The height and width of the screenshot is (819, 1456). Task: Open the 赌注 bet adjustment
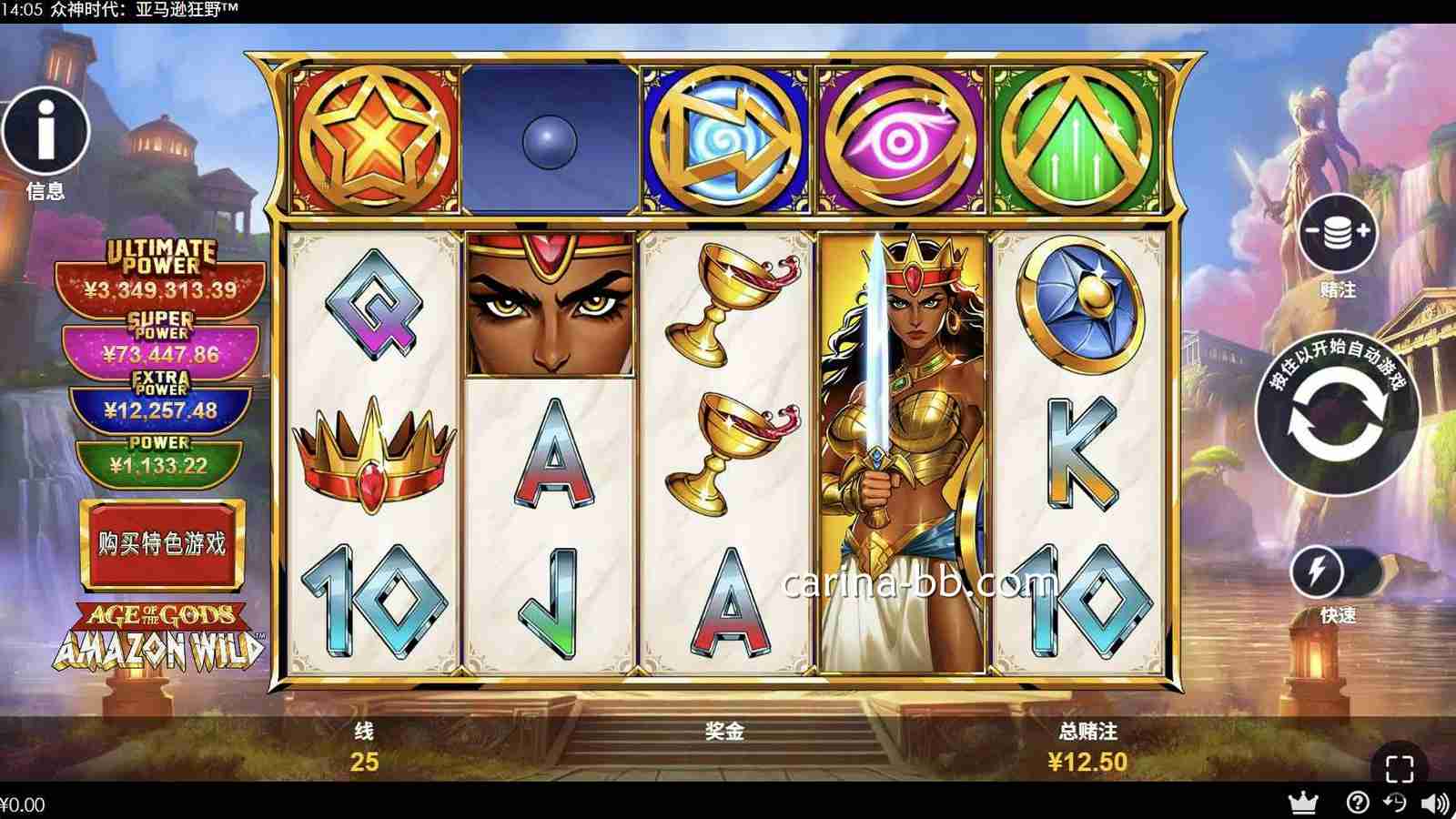tap(1338, 234)
